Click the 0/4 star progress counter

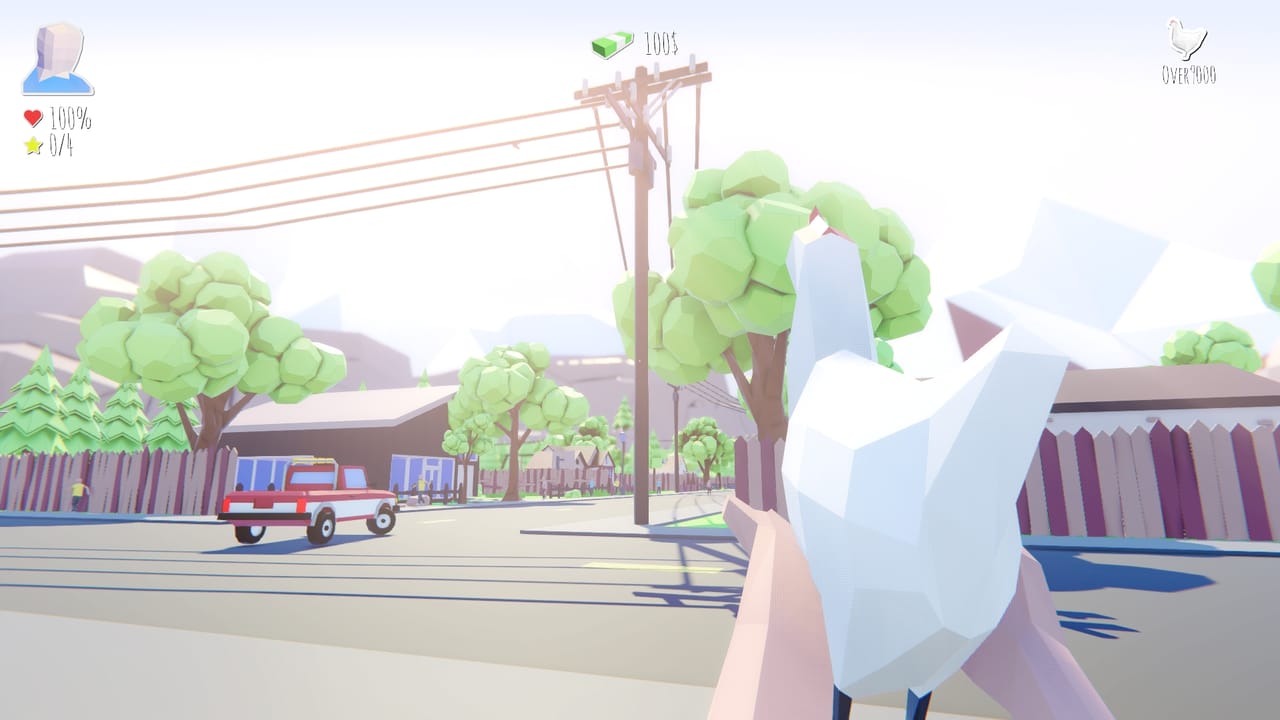coord(60,144)
